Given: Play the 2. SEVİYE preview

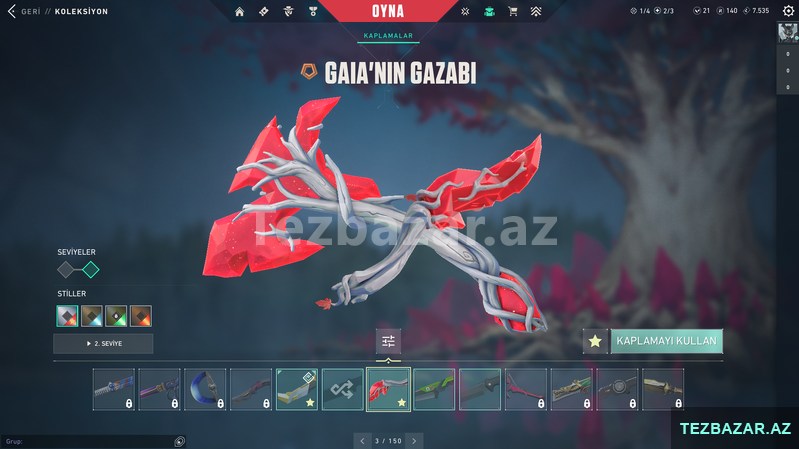Looking at the screenshot, I should pos(103,344).
